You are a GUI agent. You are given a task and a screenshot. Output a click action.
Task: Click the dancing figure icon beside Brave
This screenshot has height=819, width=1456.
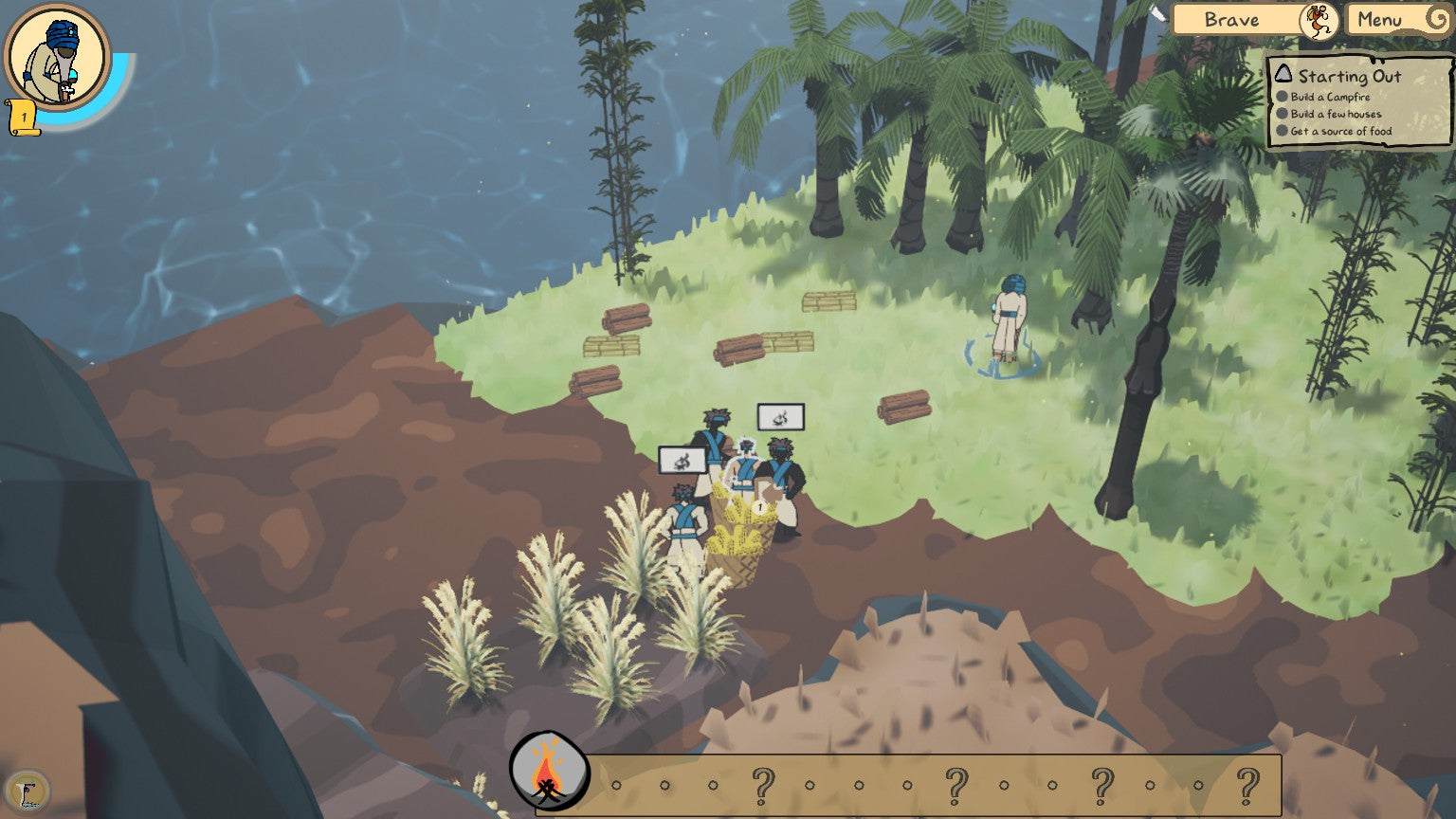(1319, 20)
